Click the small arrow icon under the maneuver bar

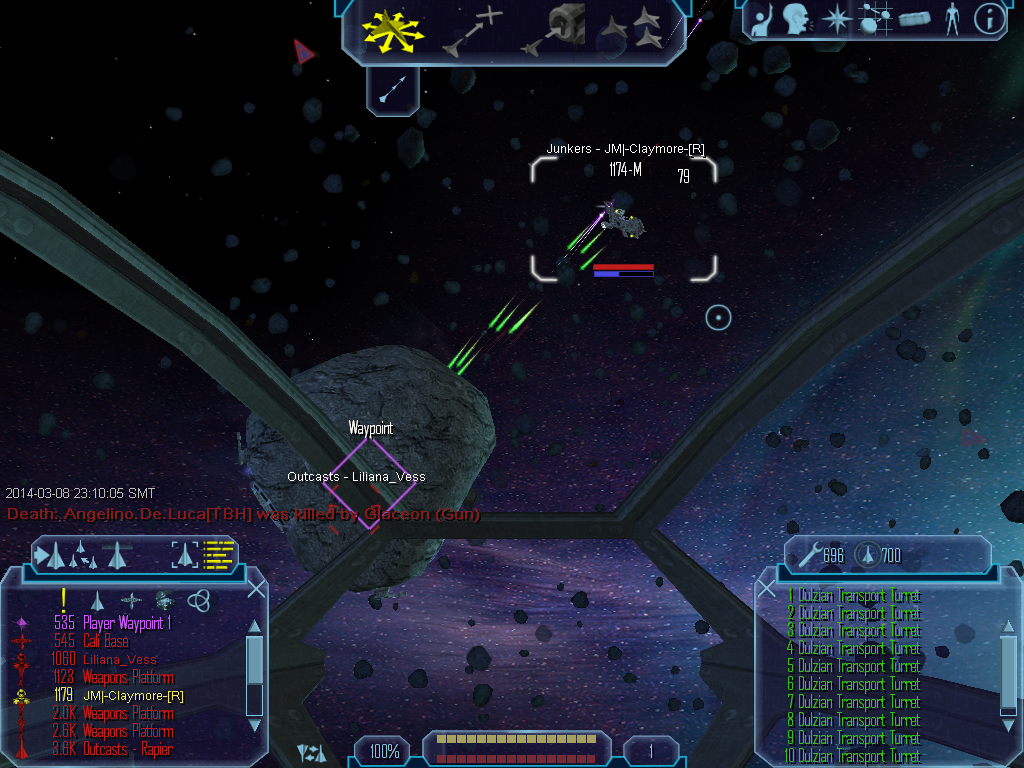click(x=394, y=89)
